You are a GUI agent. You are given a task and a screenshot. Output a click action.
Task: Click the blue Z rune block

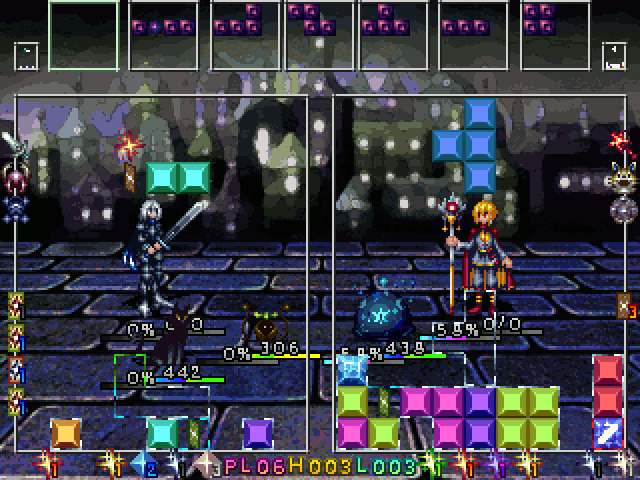click(x=608, y=432)
